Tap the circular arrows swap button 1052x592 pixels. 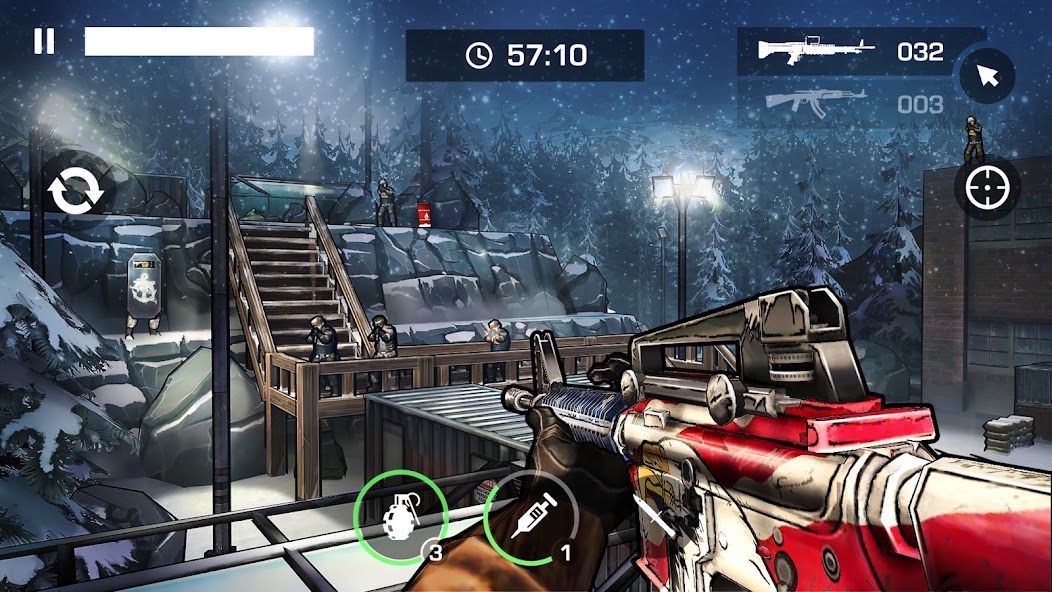[x=74, y=192]
